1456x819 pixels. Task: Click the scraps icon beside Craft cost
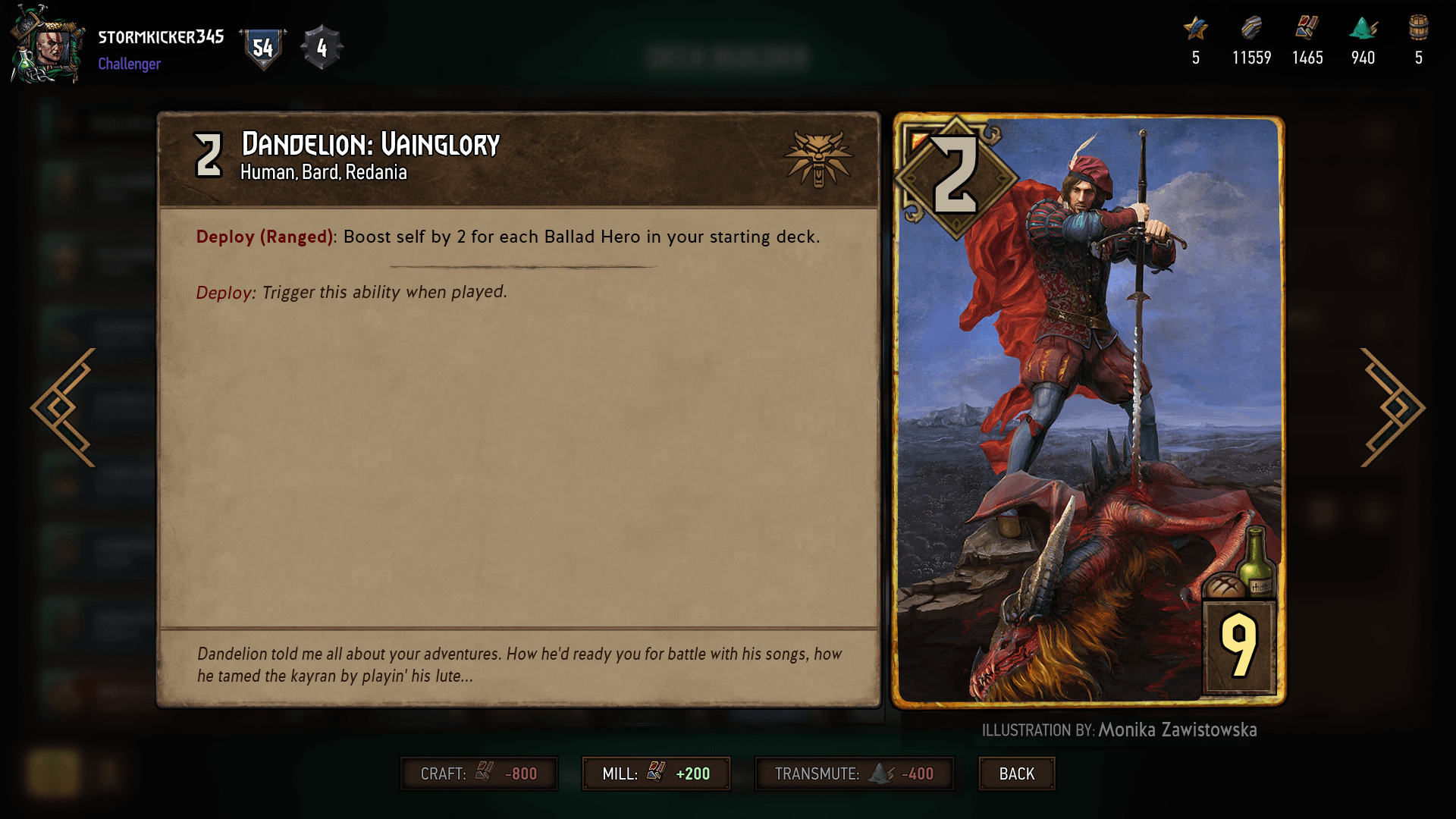(x=485, y=773)
